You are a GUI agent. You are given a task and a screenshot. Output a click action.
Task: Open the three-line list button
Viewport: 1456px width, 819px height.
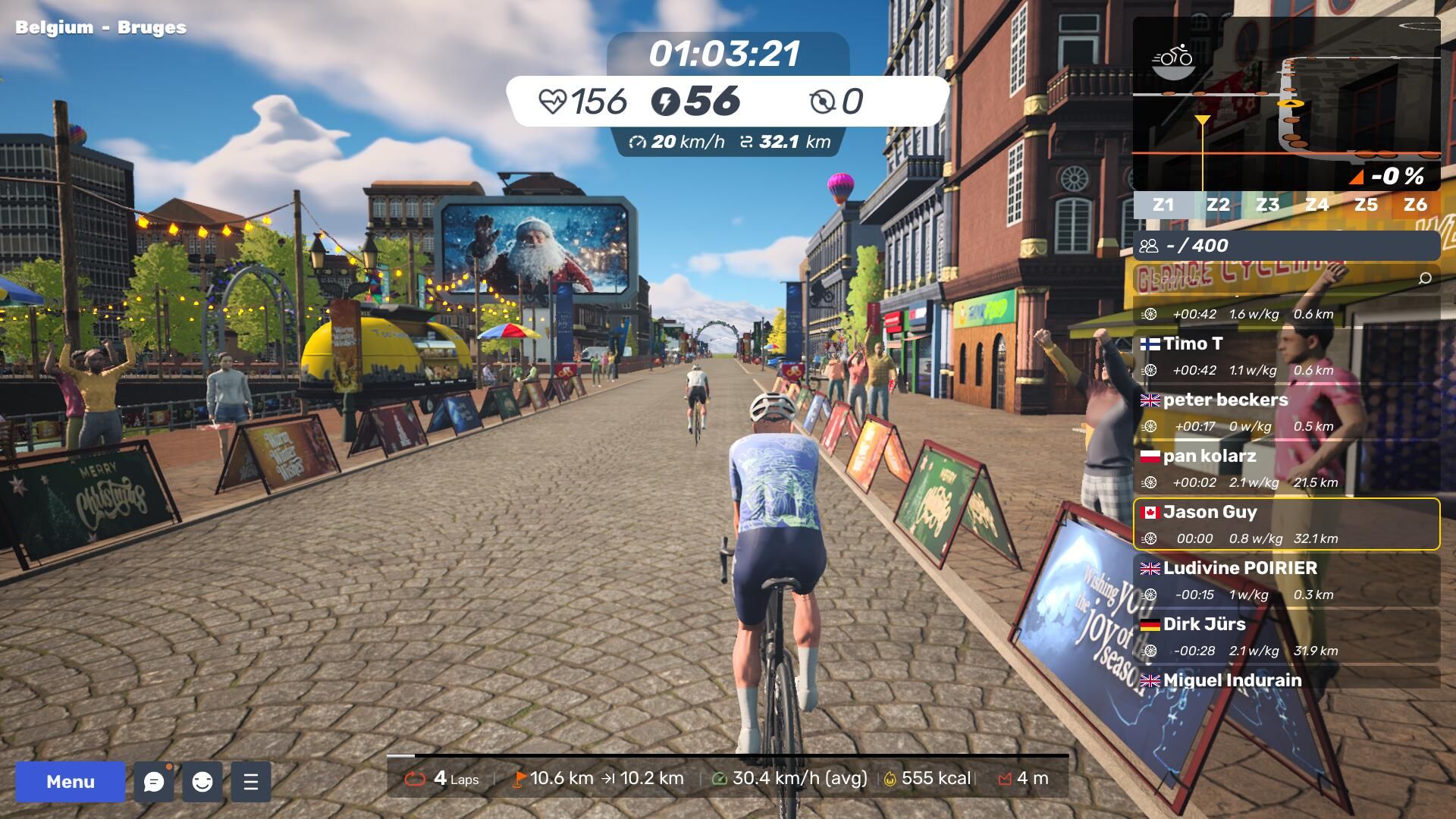pyautogui.click(x=251, y=782)
